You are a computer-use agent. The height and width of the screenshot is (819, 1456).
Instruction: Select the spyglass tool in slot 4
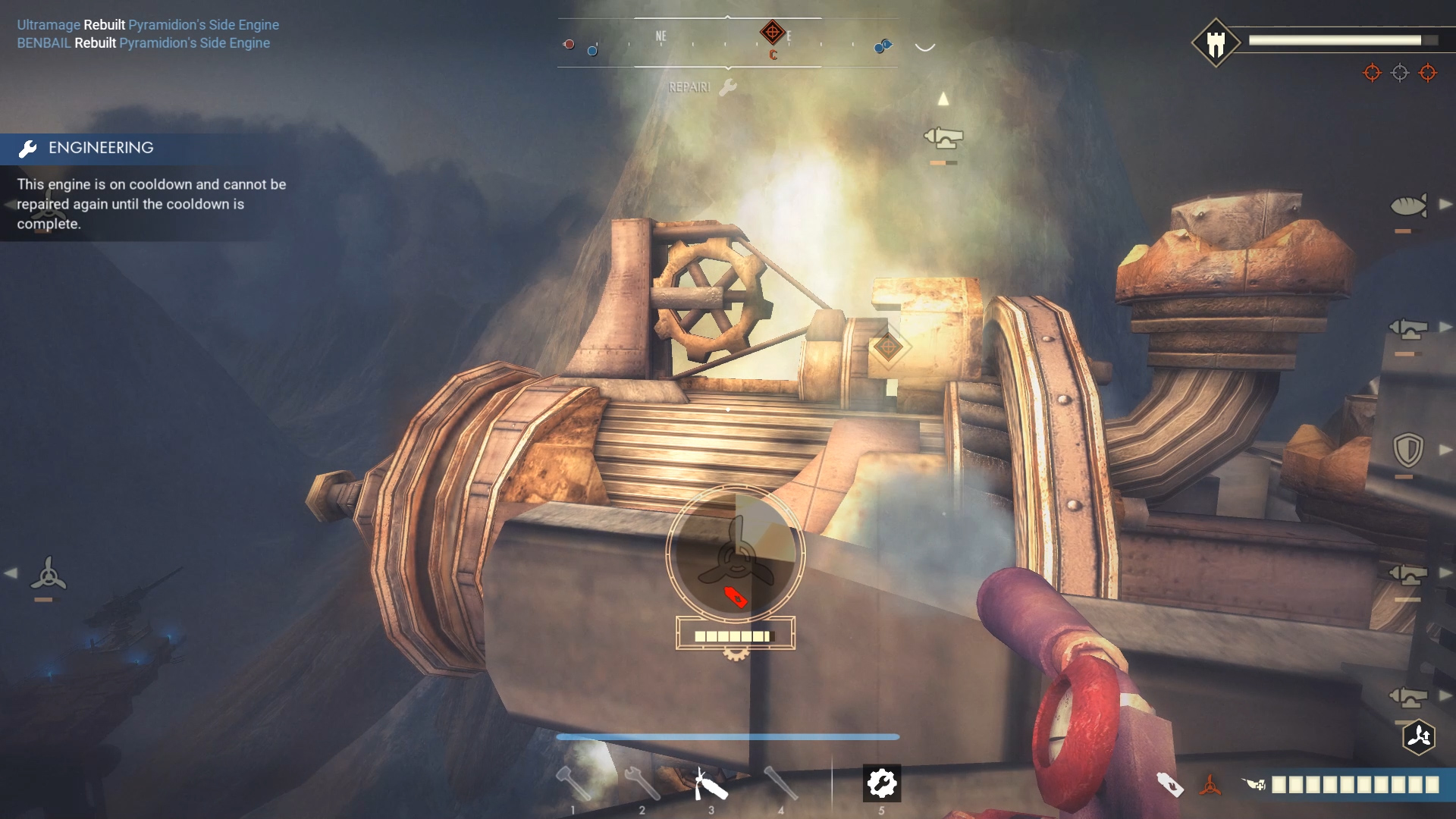(780, 783)
